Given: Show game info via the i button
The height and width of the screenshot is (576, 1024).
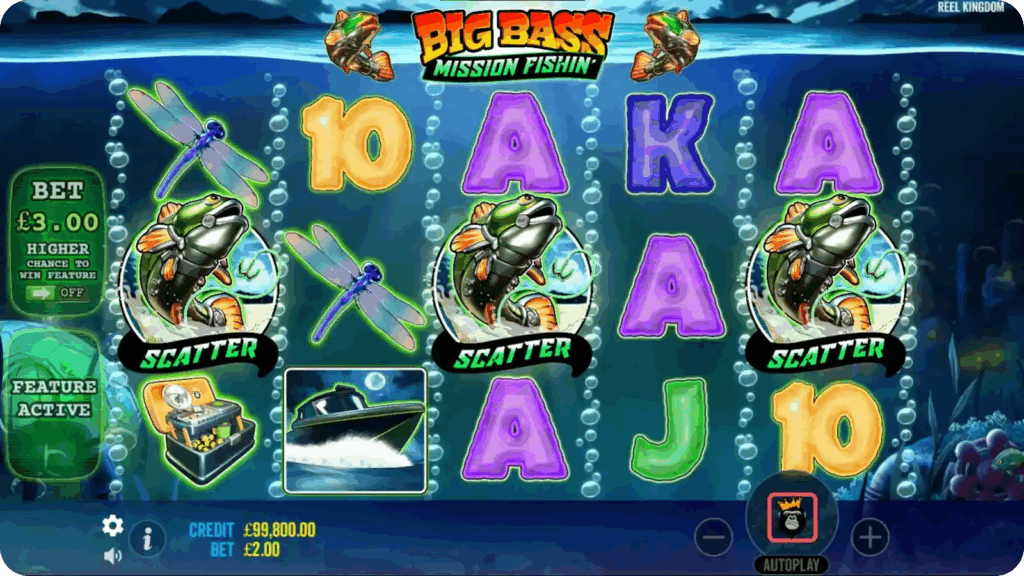Looking at the screenshot, I should tap(147, 539).
